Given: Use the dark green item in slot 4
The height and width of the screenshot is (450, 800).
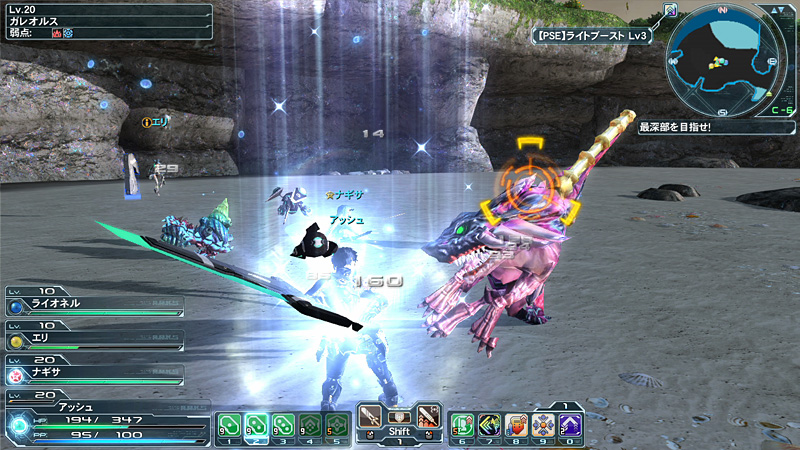Looking at the screenshot, I should [x=310, y=425].
